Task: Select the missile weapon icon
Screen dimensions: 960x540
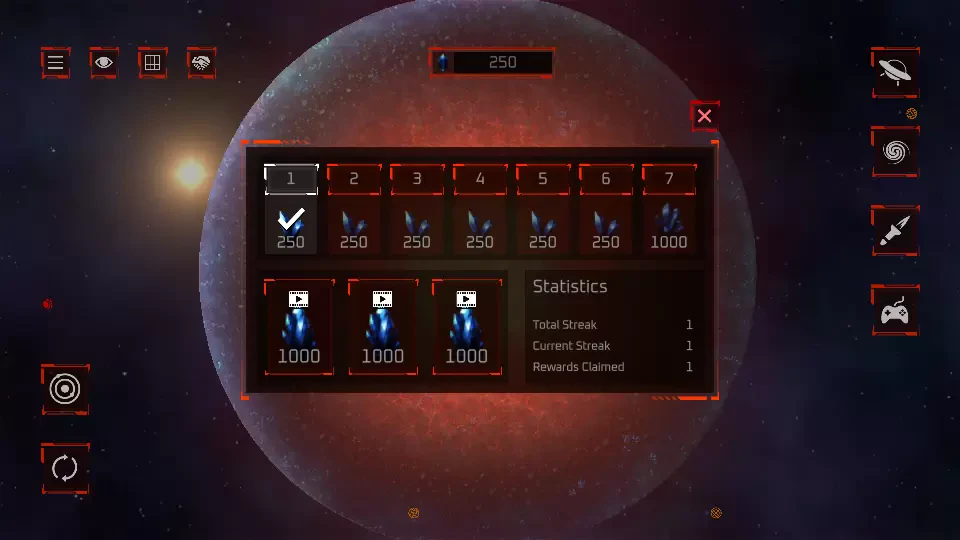Action: point(895,231)
